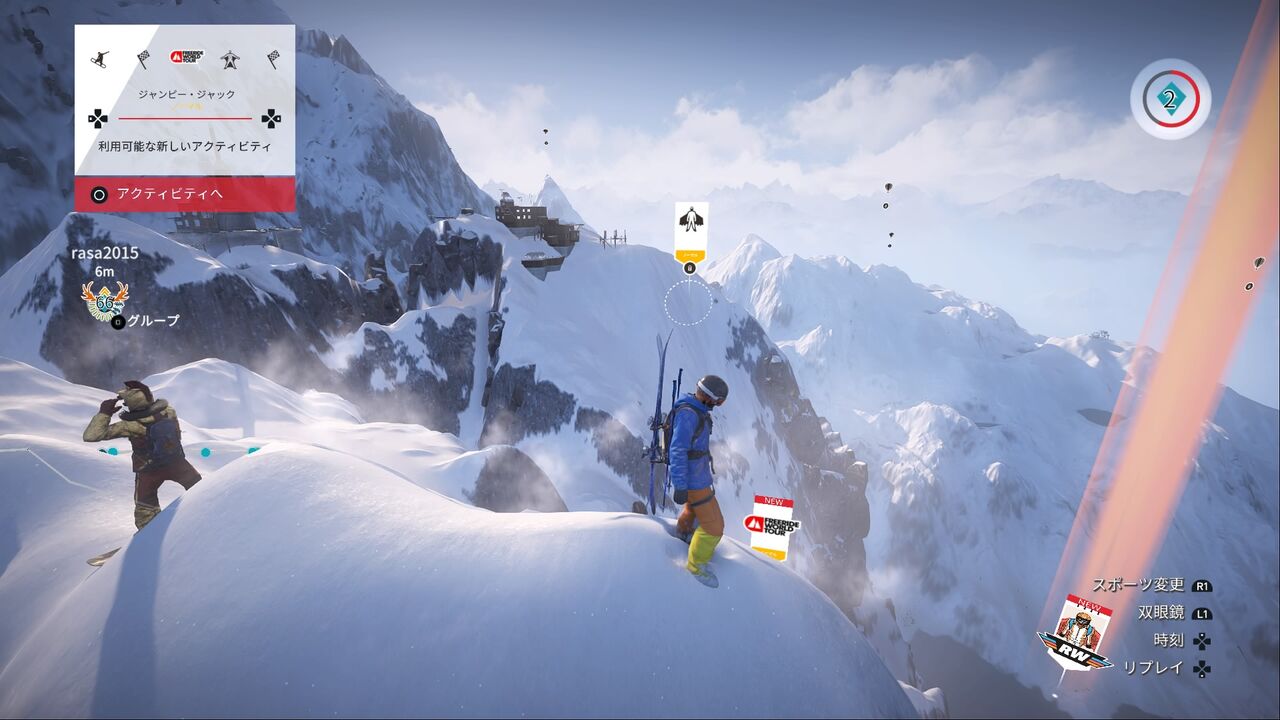1280x720 pixels.
Task: Click the circular aiming reticle marker
Action: pos(687,303)
